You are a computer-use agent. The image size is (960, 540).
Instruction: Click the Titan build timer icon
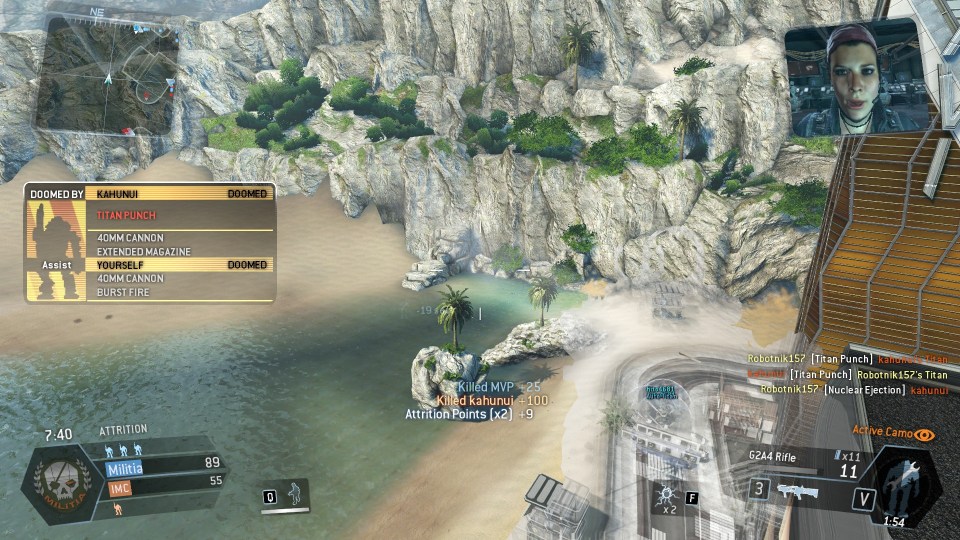click(x=903, y=484)
